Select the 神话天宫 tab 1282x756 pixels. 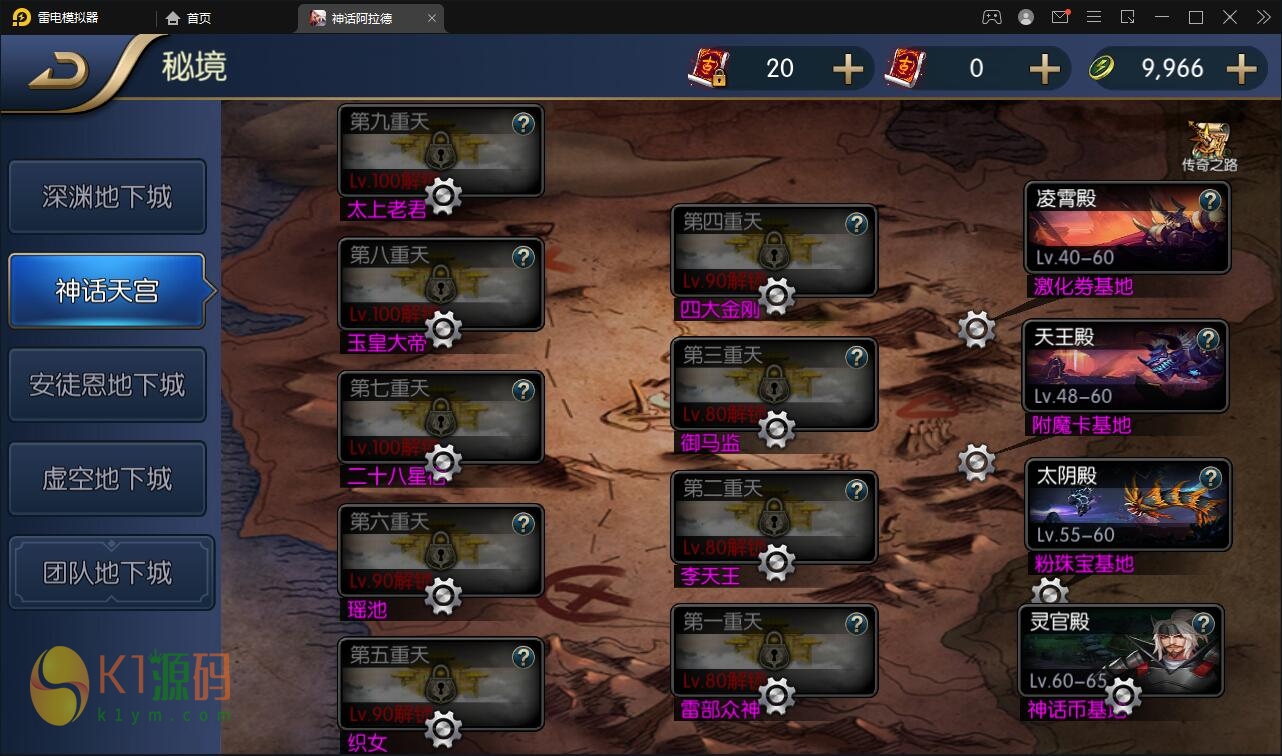107,291
